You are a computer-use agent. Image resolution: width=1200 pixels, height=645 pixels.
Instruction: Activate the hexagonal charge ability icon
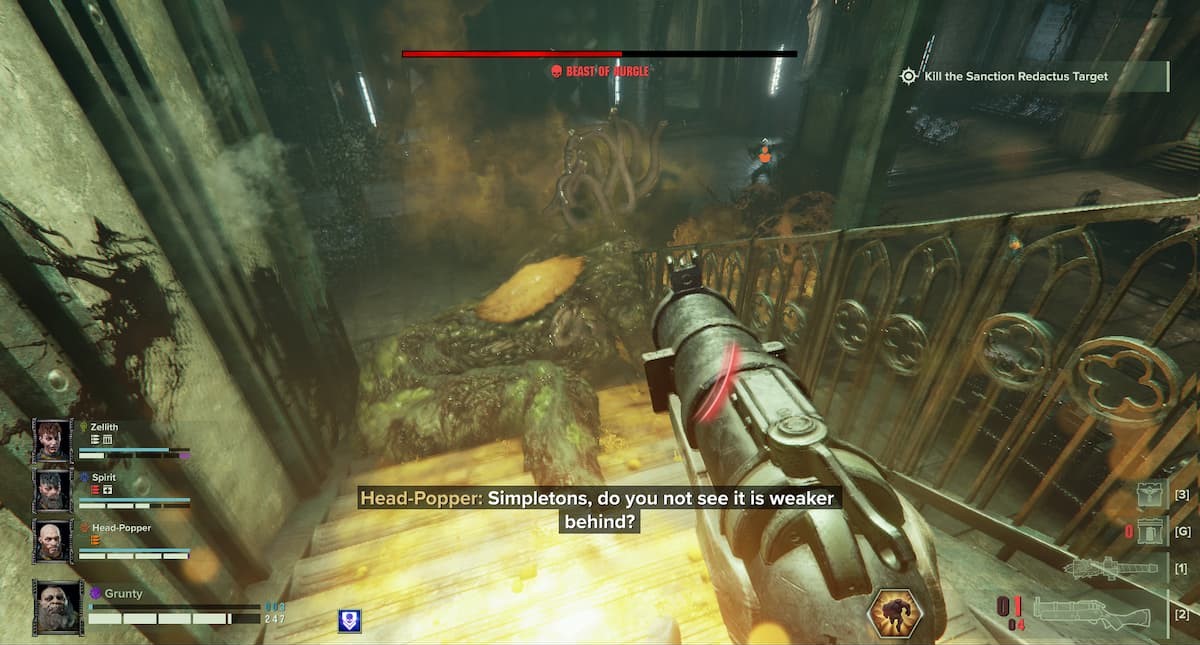tap(892, 613)
